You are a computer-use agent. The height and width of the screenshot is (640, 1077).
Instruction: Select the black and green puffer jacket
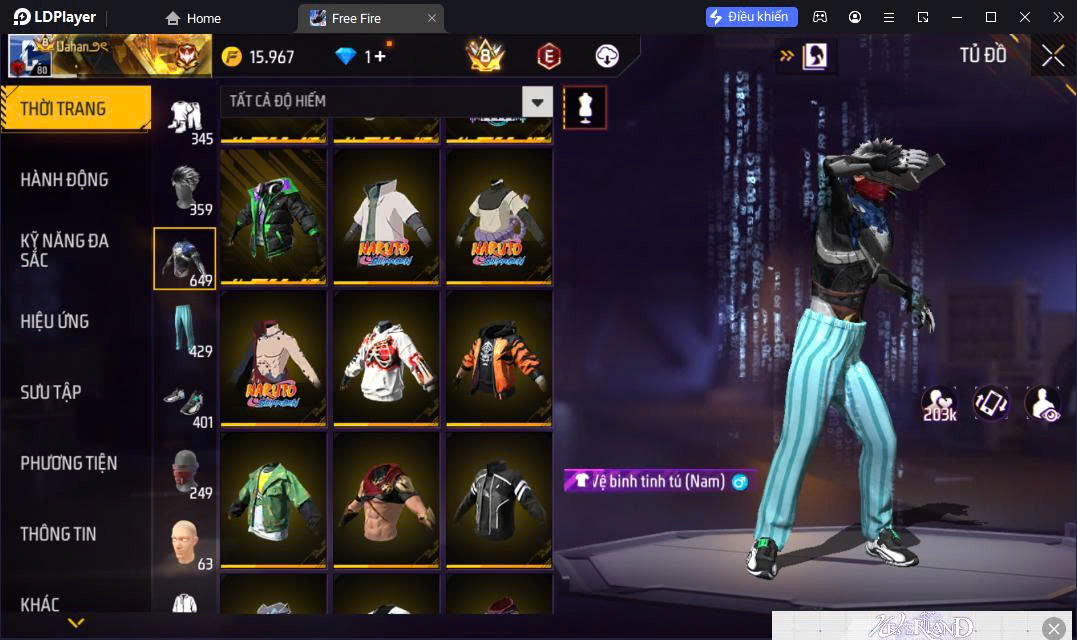(x=273, y=215)
